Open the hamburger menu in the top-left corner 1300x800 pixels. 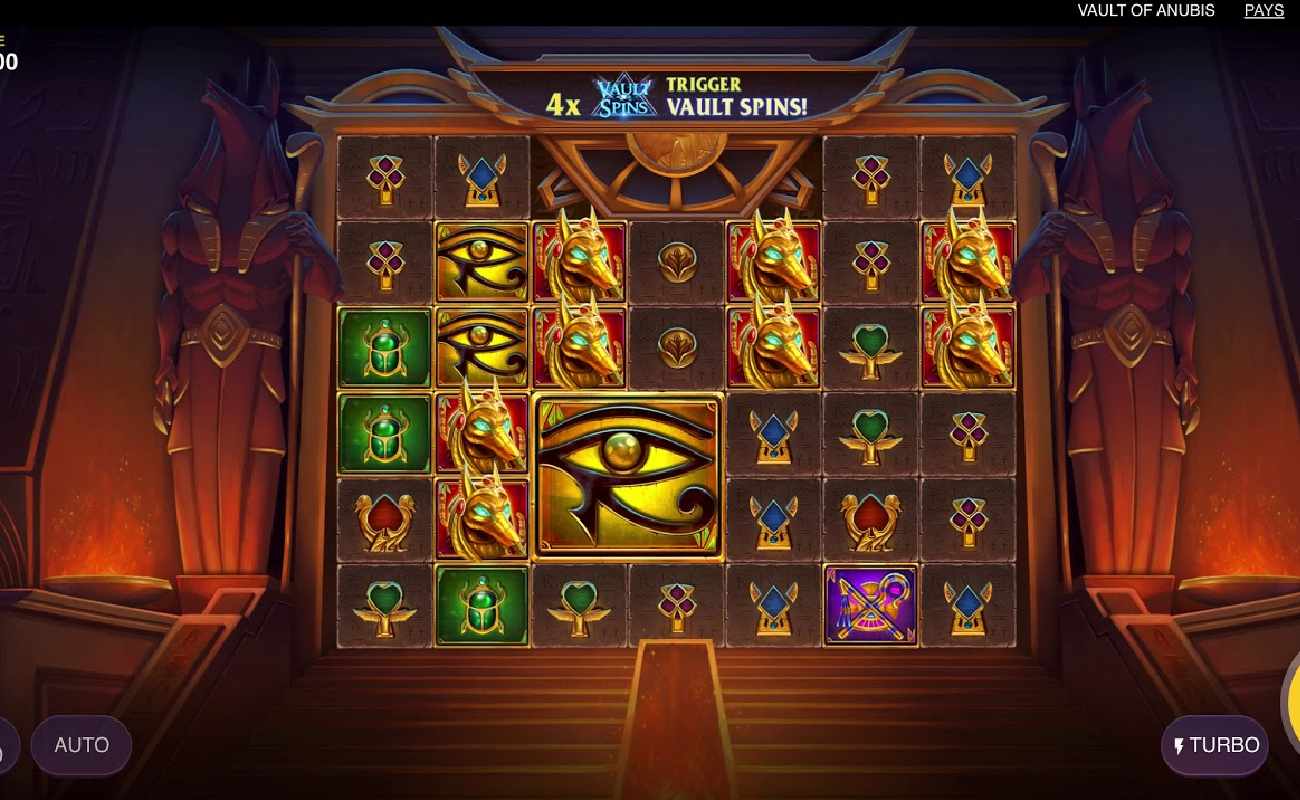[4, 40]
